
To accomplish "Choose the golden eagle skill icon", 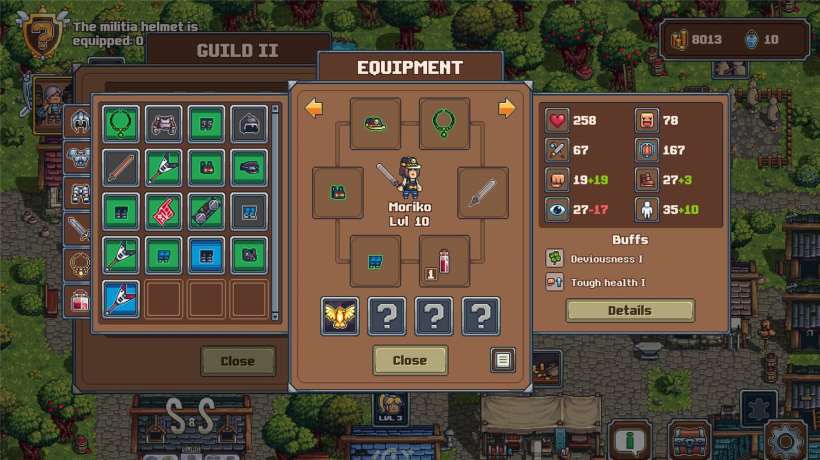I will point(340,316).
